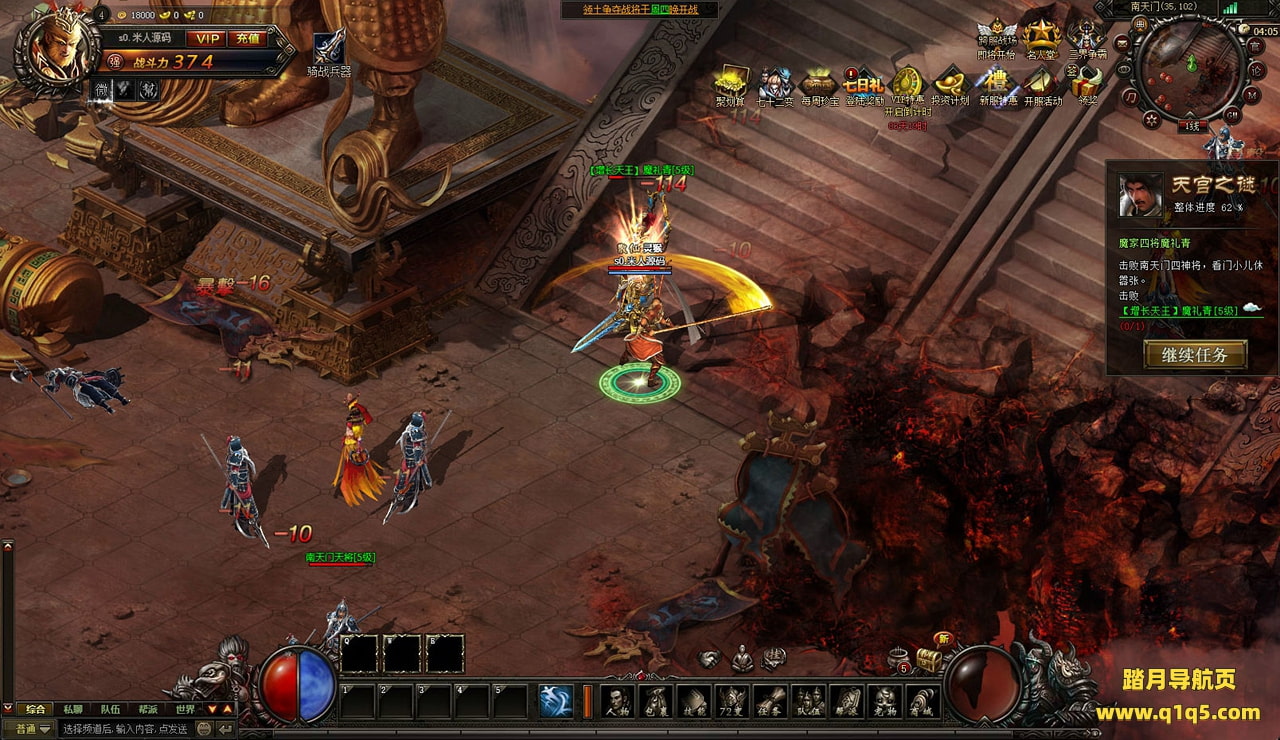Open the 普通 chat channel dropdown

pos(32,729)
